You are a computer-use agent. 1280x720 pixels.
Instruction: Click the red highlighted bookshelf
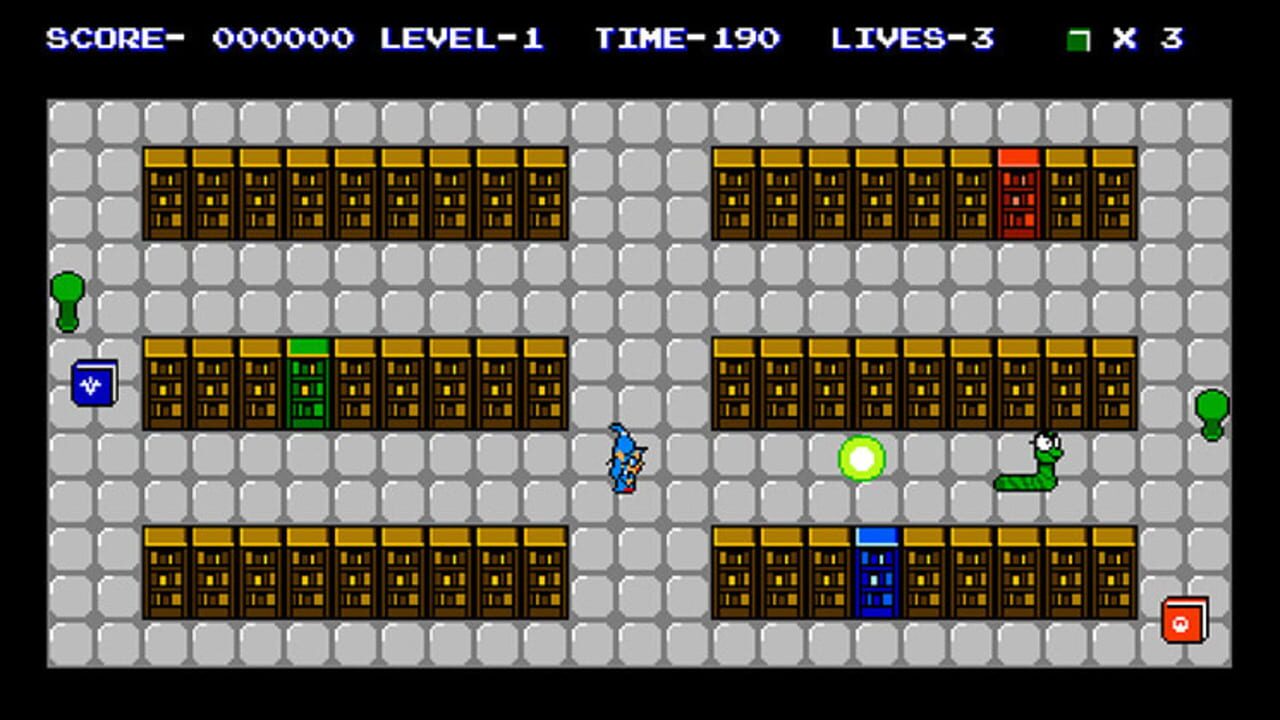[1016, 195]
